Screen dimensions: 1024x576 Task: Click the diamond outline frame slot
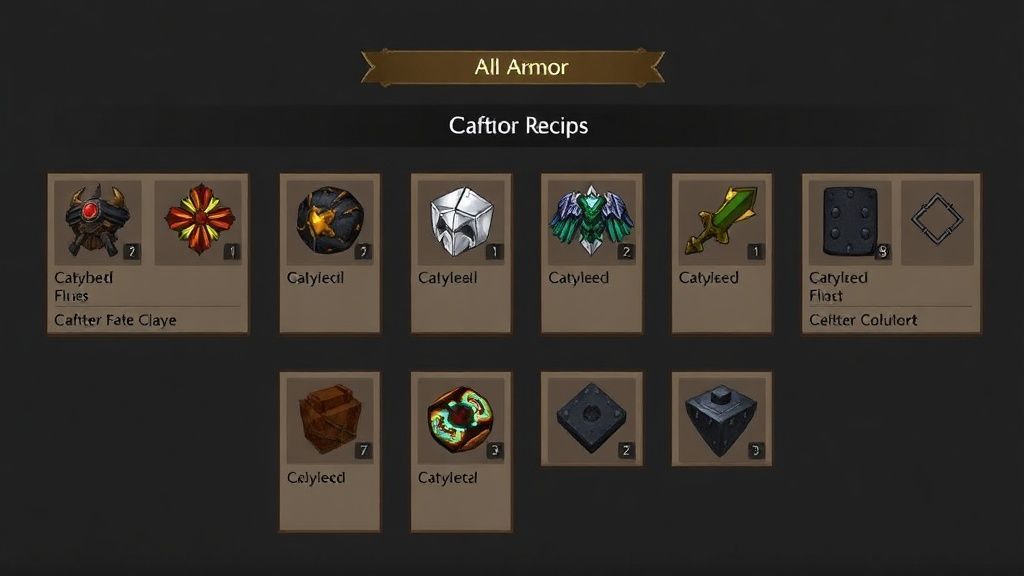pos(937,218)
